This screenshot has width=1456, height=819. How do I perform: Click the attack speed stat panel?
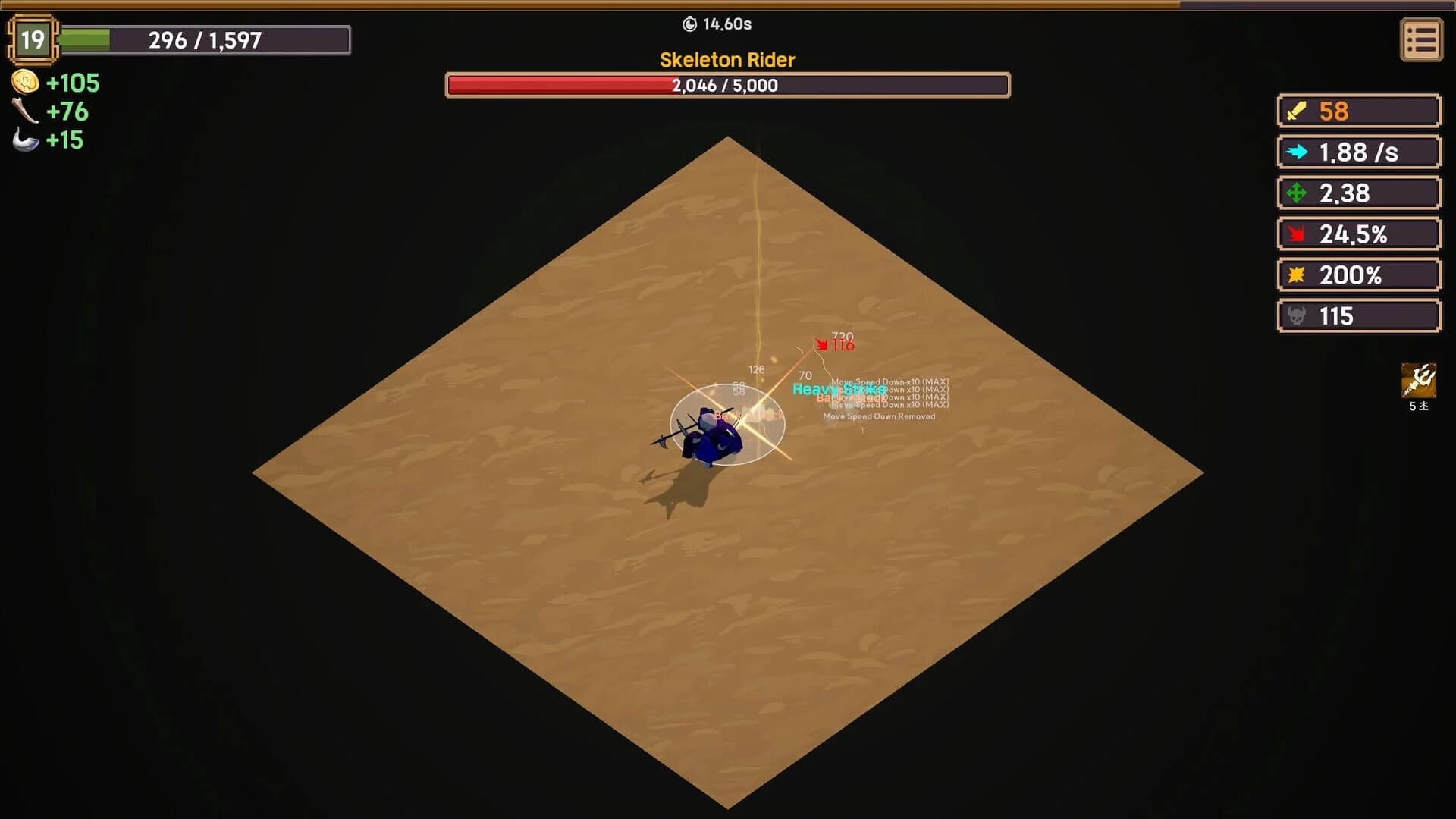1357,152
